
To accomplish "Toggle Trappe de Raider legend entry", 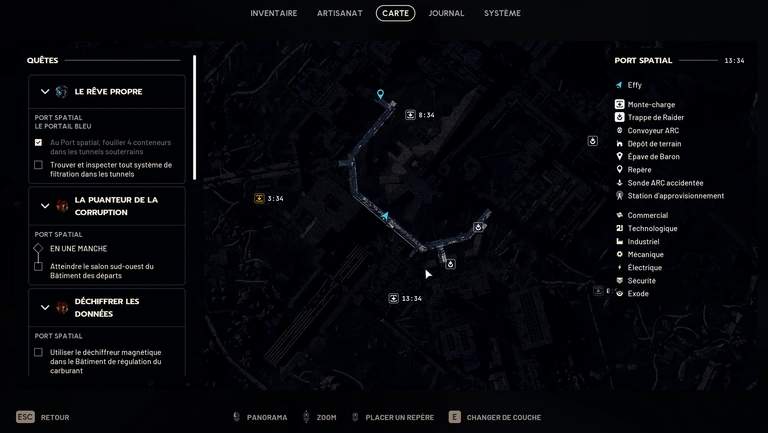I will (x=655, y=117).
